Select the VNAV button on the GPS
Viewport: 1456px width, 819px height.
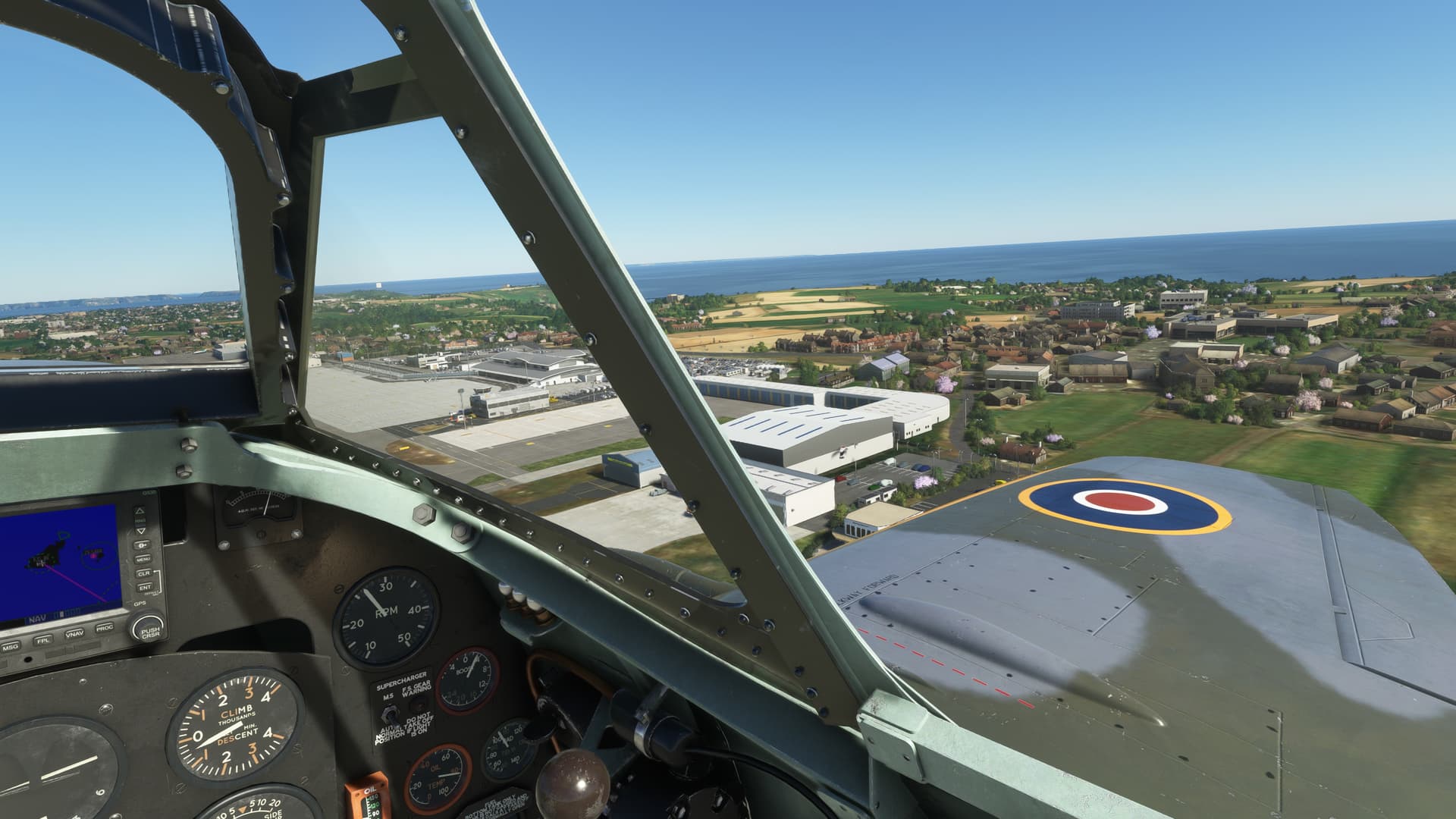pos(74,634)
